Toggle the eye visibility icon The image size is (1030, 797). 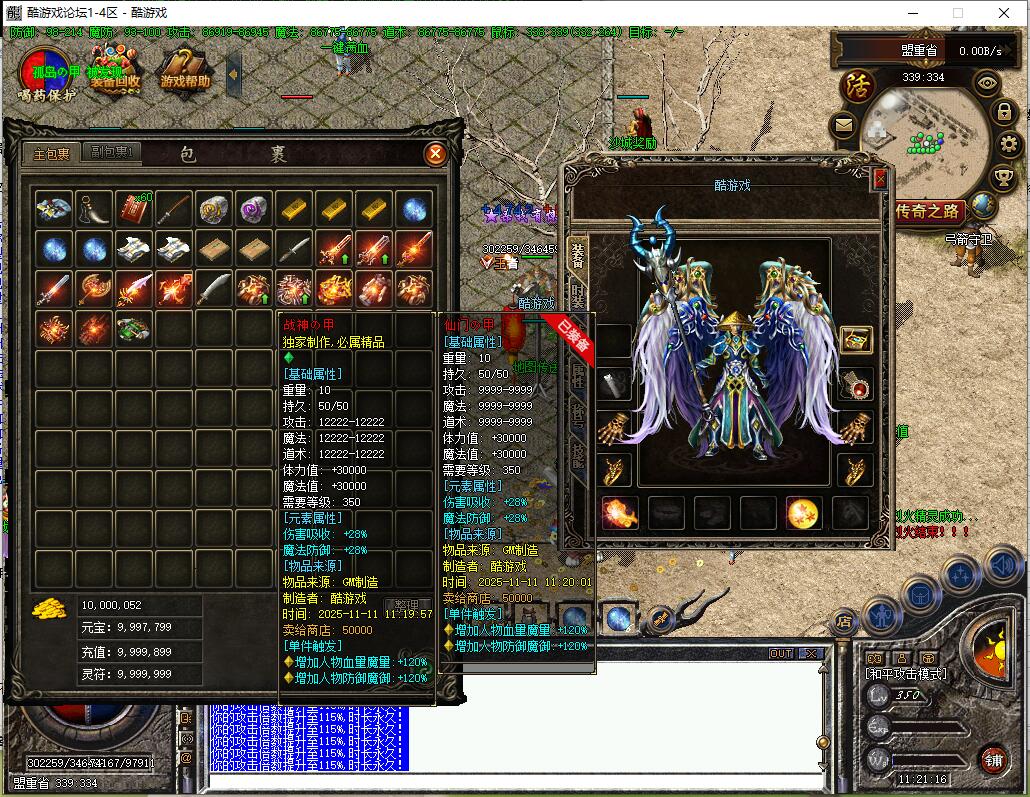pyautogui.click(x=987, y=84)
